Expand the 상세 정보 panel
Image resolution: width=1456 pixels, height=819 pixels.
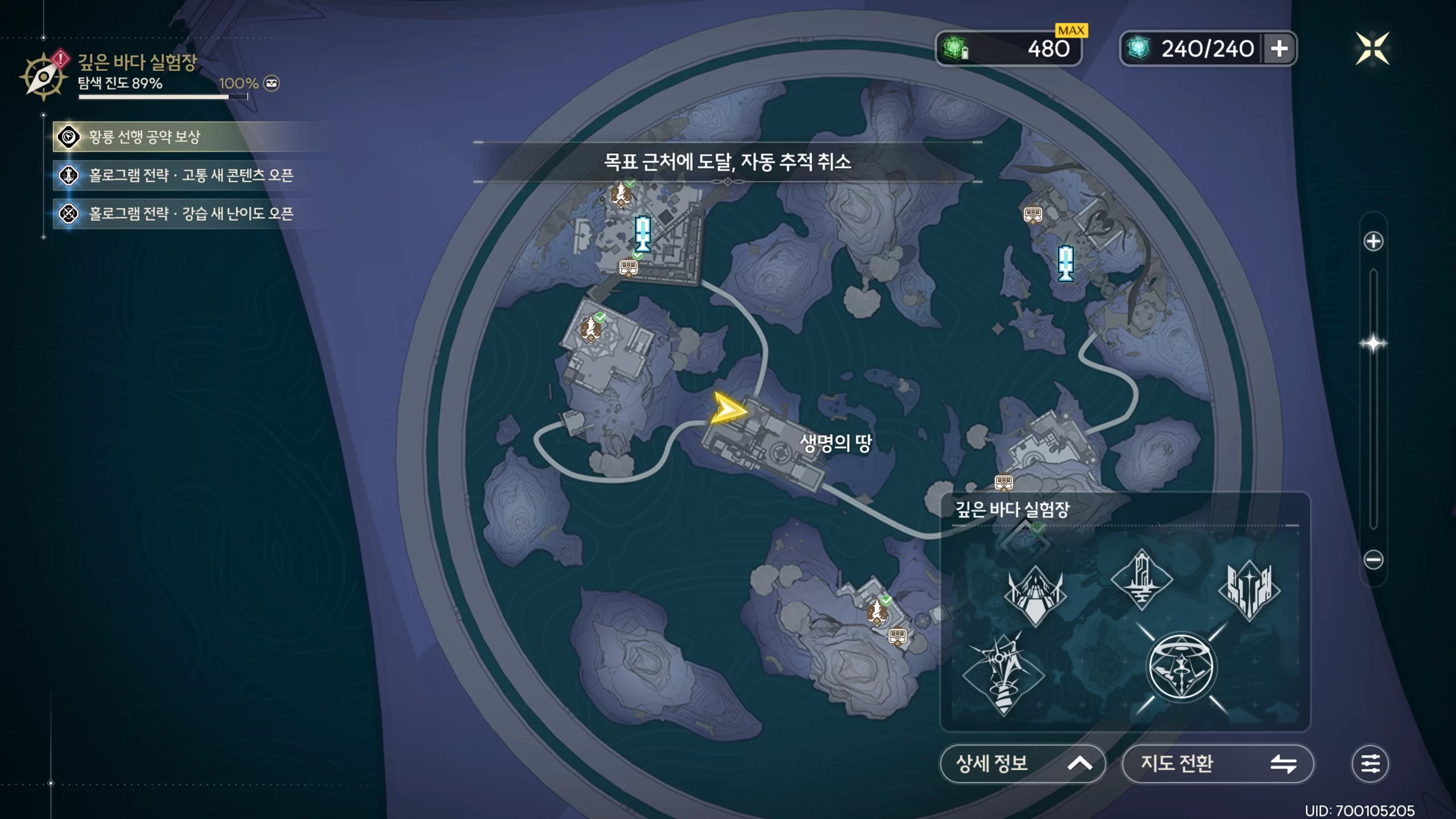pyautogui.click(x=1022, y=763)
